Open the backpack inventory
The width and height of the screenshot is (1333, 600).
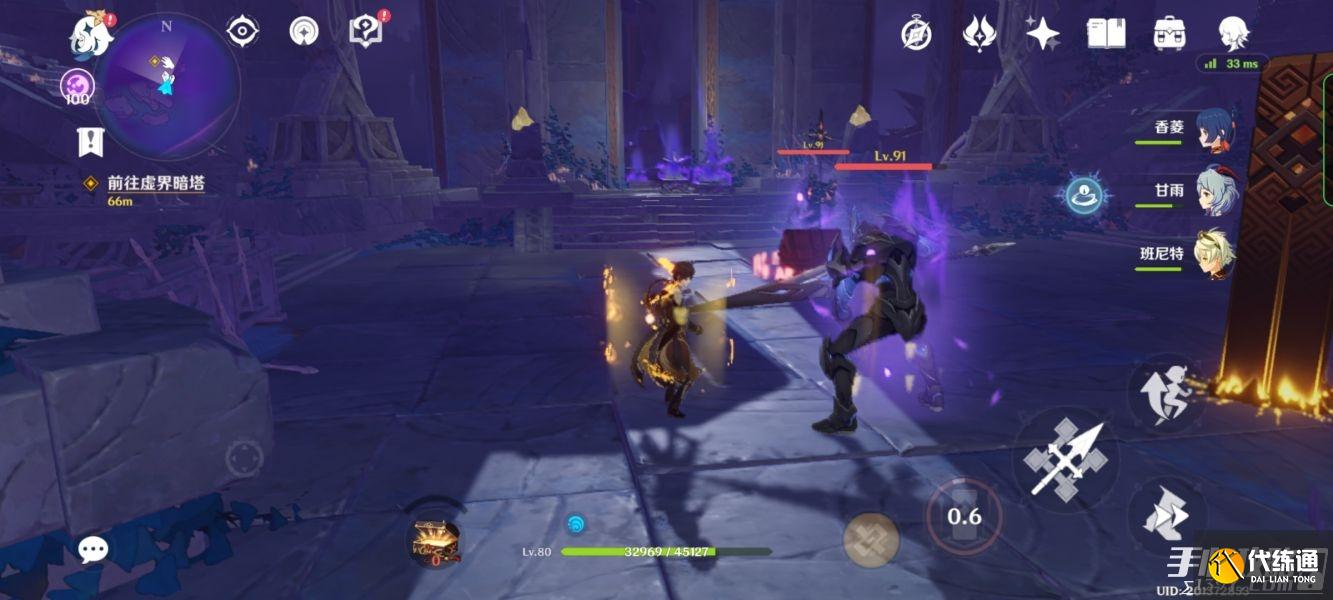[x=1168, y=34]
